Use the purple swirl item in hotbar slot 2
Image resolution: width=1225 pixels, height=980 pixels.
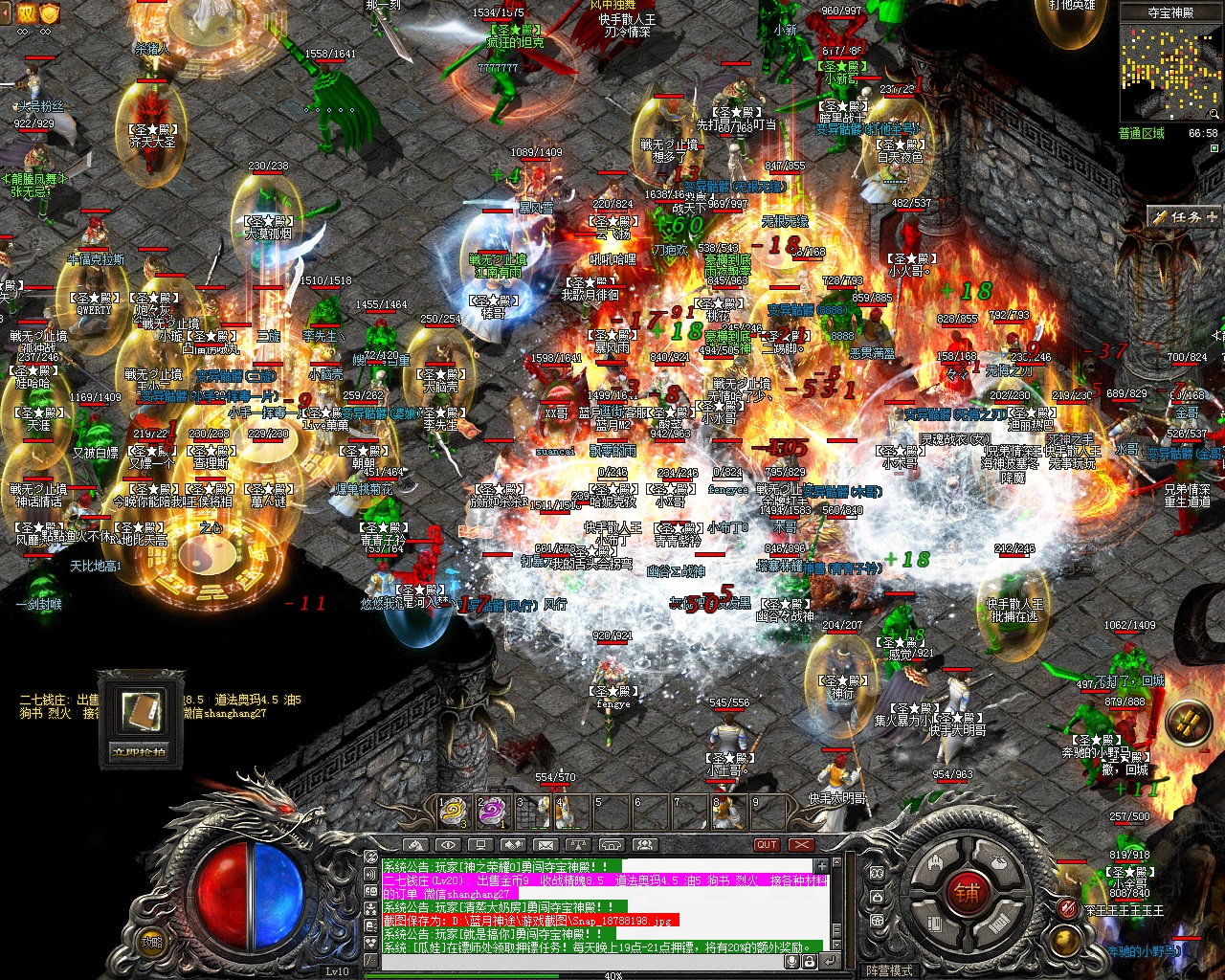point(492,813)
